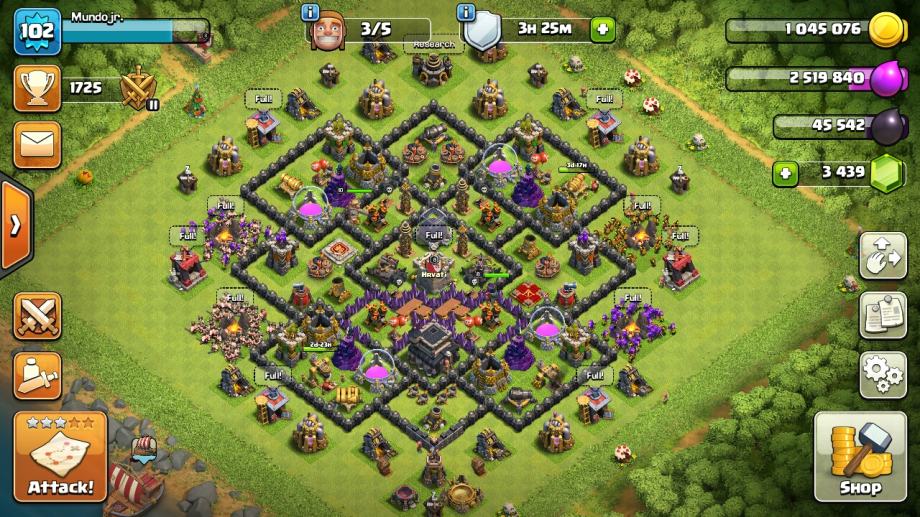
Task: Show builder info via the i icon
Action: coord(310,12)
